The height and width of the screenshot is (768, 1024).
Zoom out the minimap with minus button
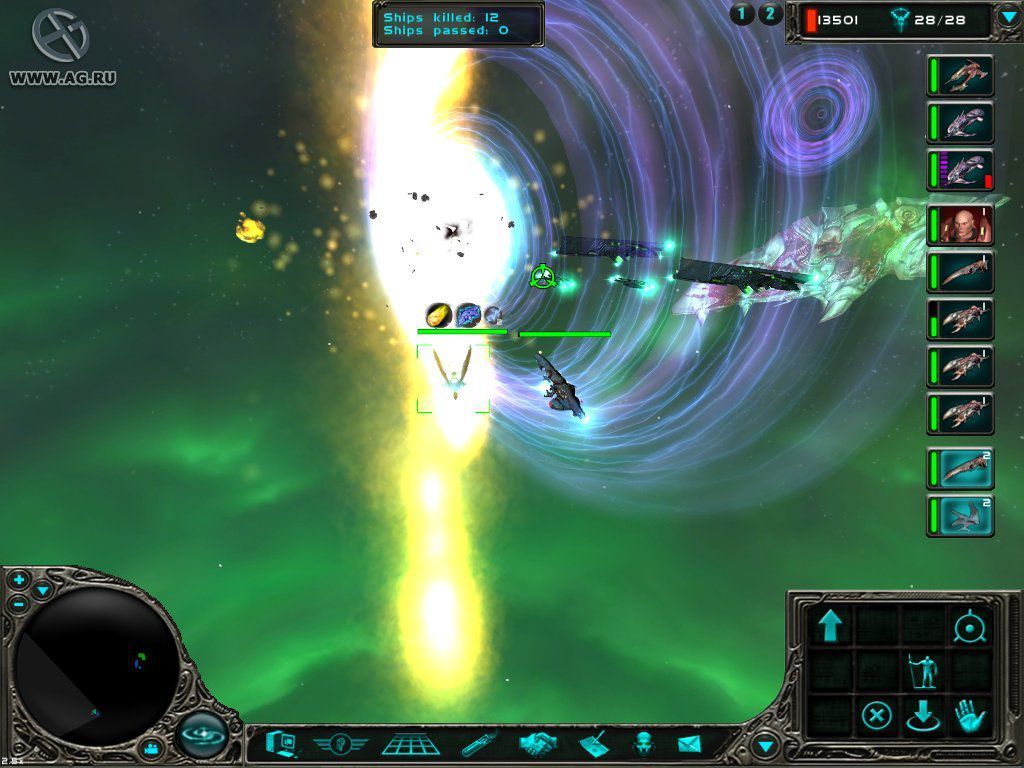(19, 603)
